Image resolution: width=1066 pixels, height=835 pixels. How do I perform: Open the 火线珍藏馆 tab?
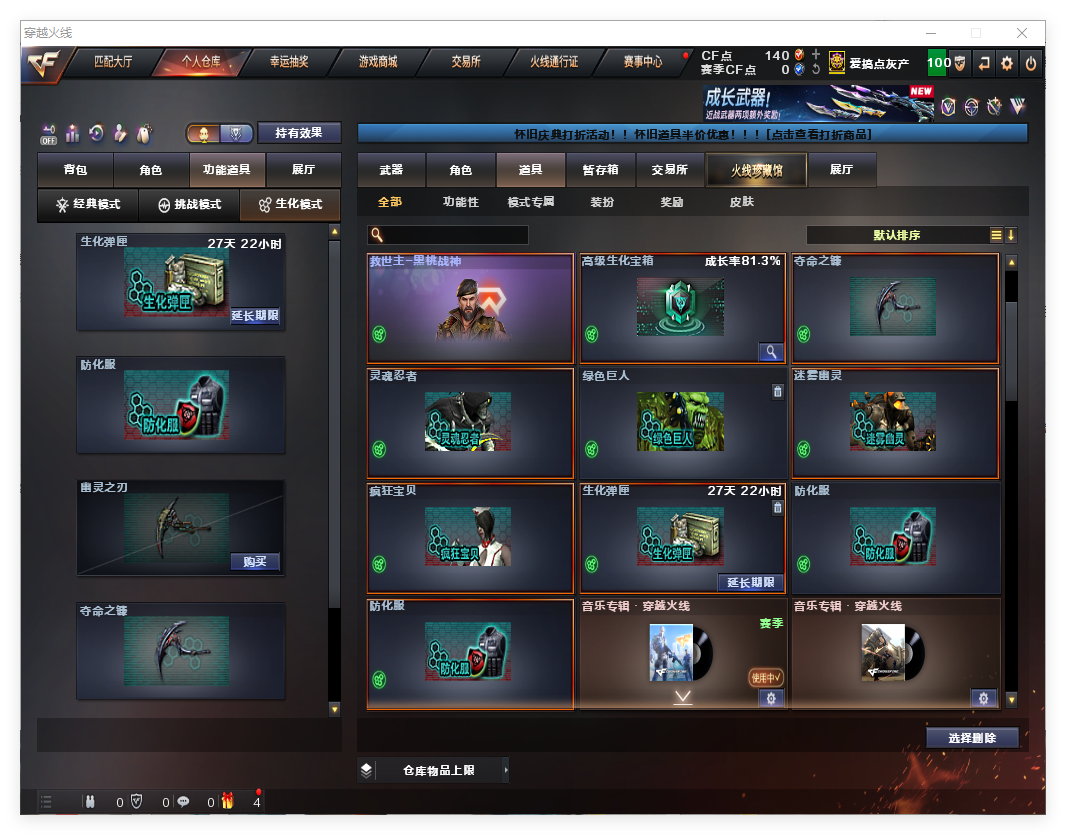[x=756, y=171]
